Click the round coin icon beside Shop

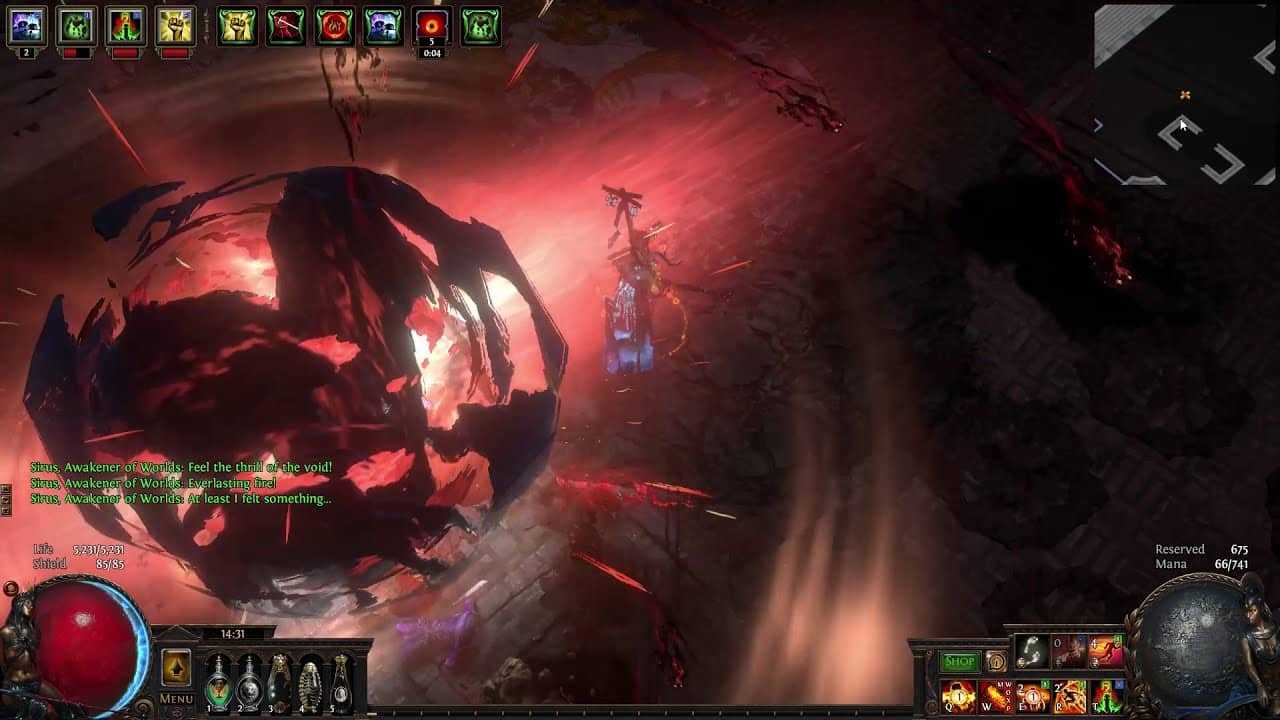[995, 661]
